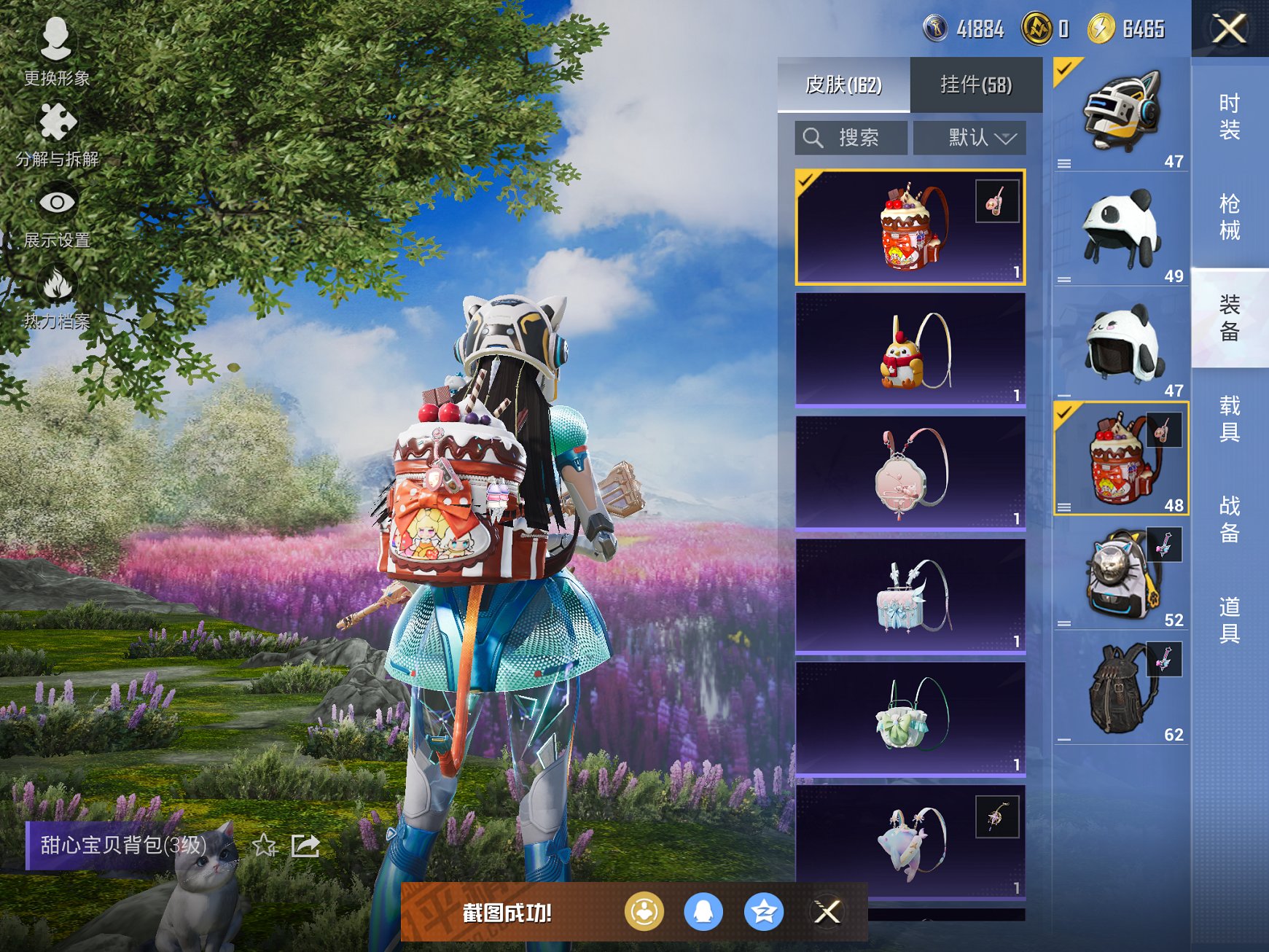Choose the cat-ear helmet equipment slot

click(1120, 114)
